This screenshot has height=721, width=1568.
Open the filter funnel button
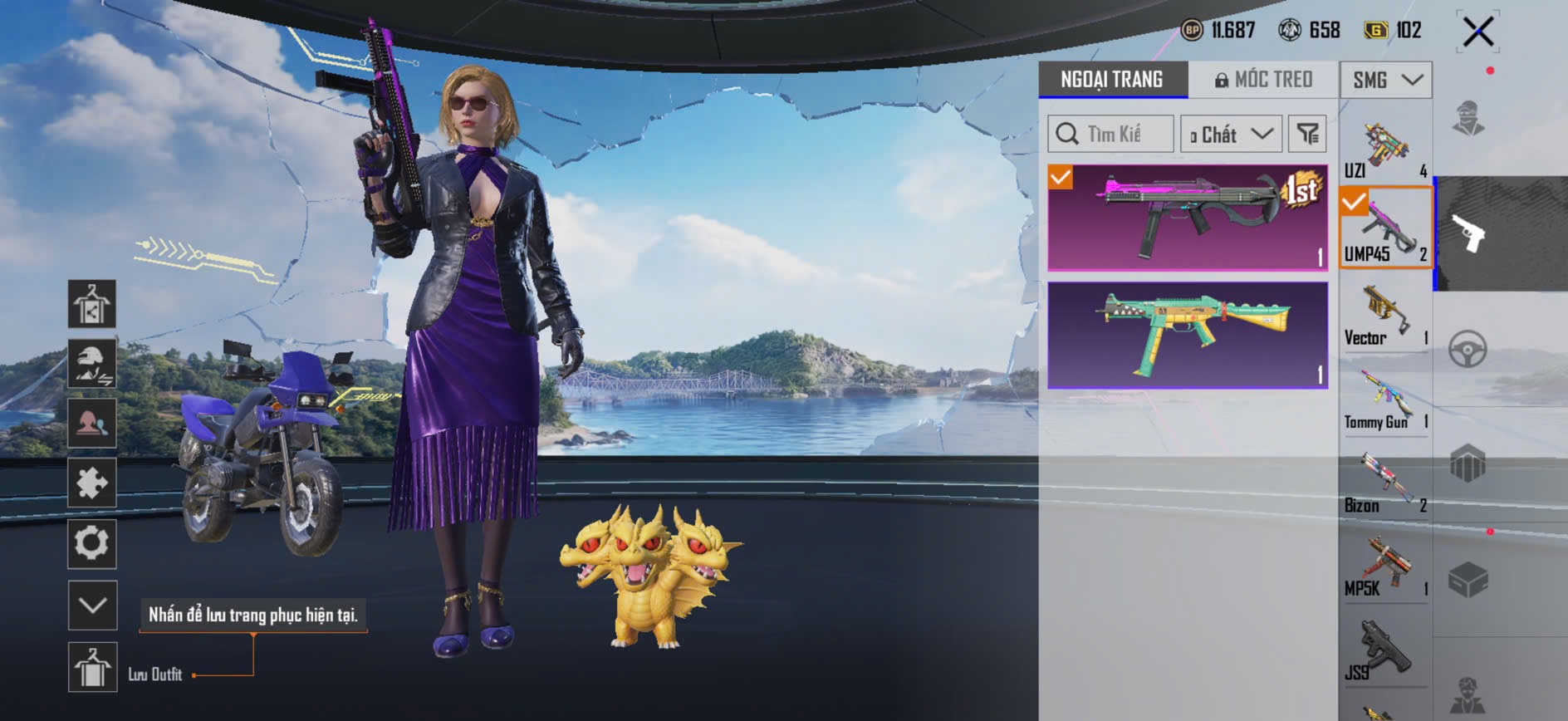point(1307,134)
